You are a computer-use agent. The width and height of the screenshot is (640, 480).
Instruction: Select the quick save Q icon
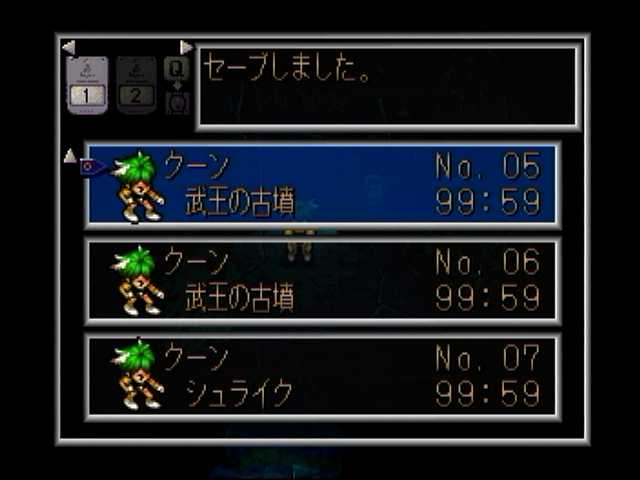(x=177, y=68)
